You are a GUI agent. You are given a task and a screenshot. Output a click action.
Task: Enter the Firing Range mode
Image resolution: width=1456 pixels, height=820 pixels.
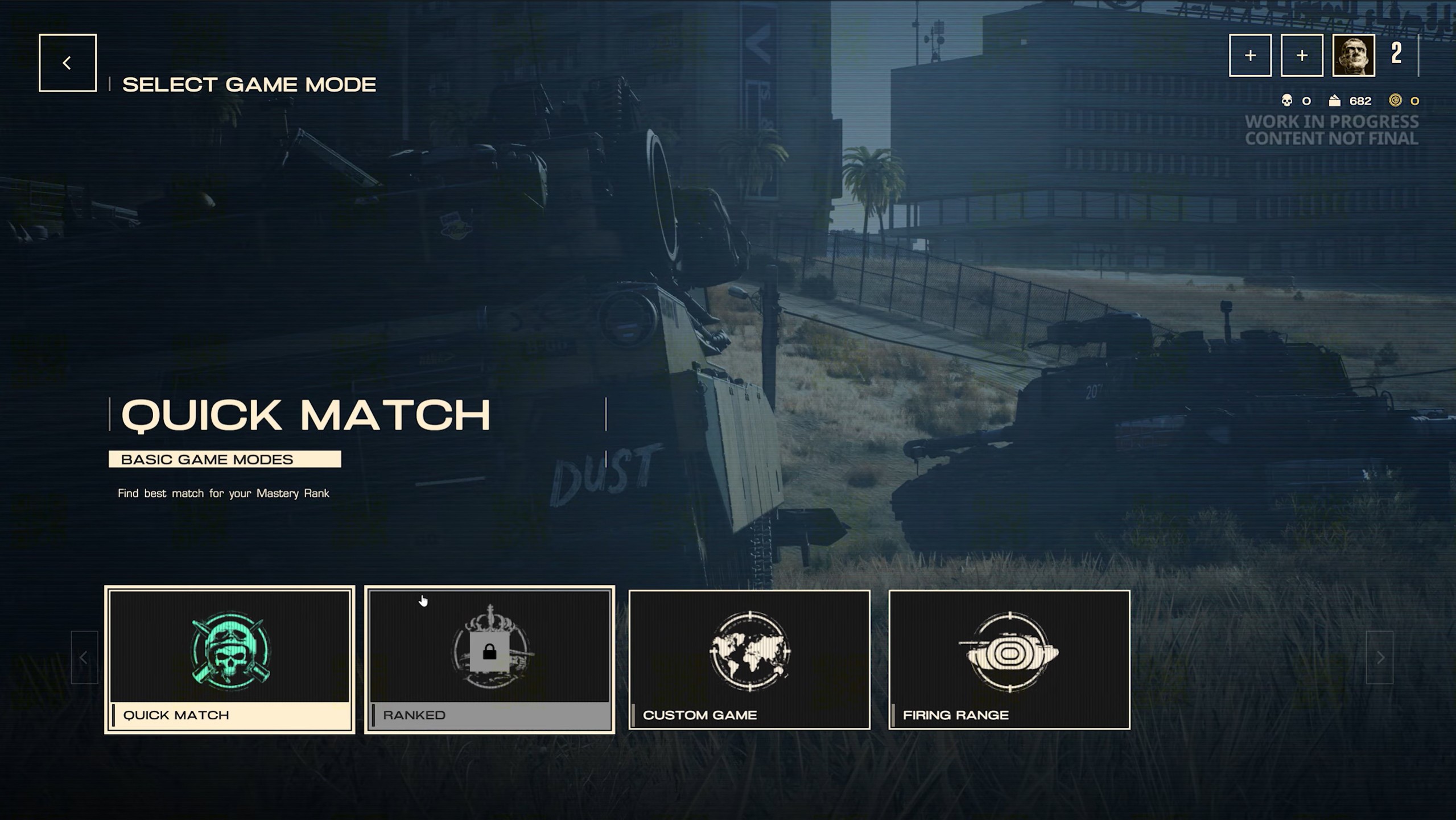(1009, 660)
